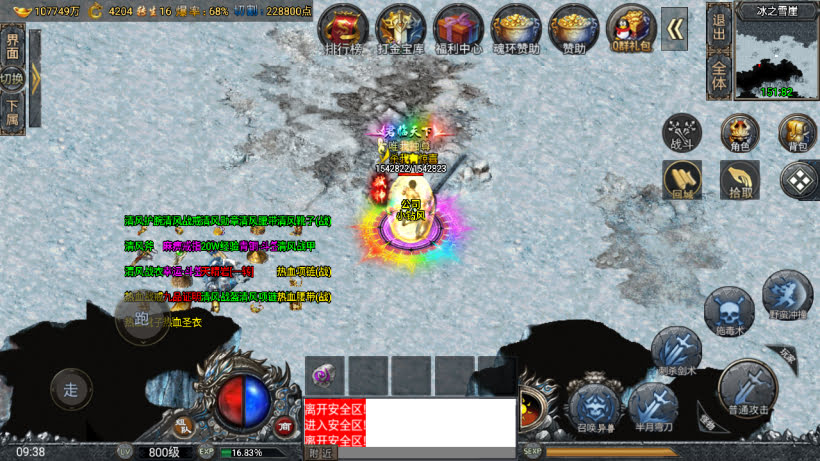This screenshot has height=461, width=820.
Task: Use the 回城 return-to-town scroll
Action: (x=682, y=180)
